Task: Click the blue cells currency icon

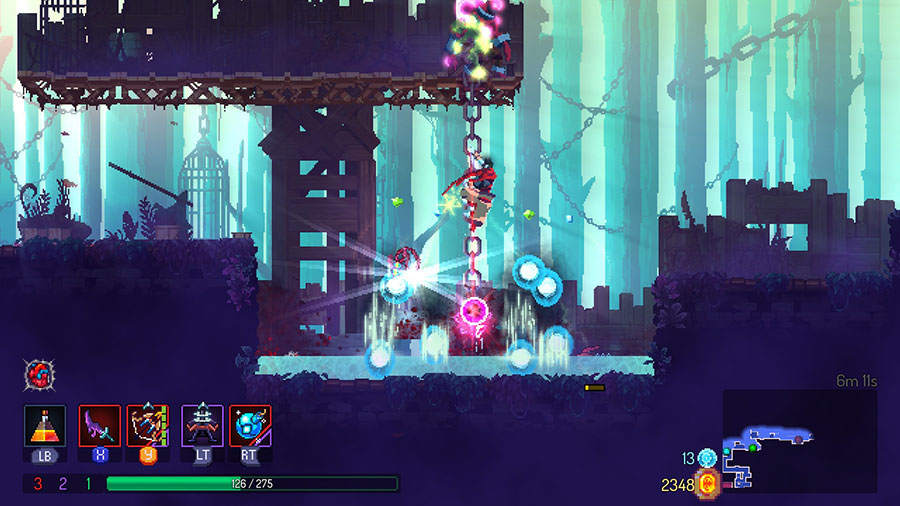Action: [x=708, y=458]
